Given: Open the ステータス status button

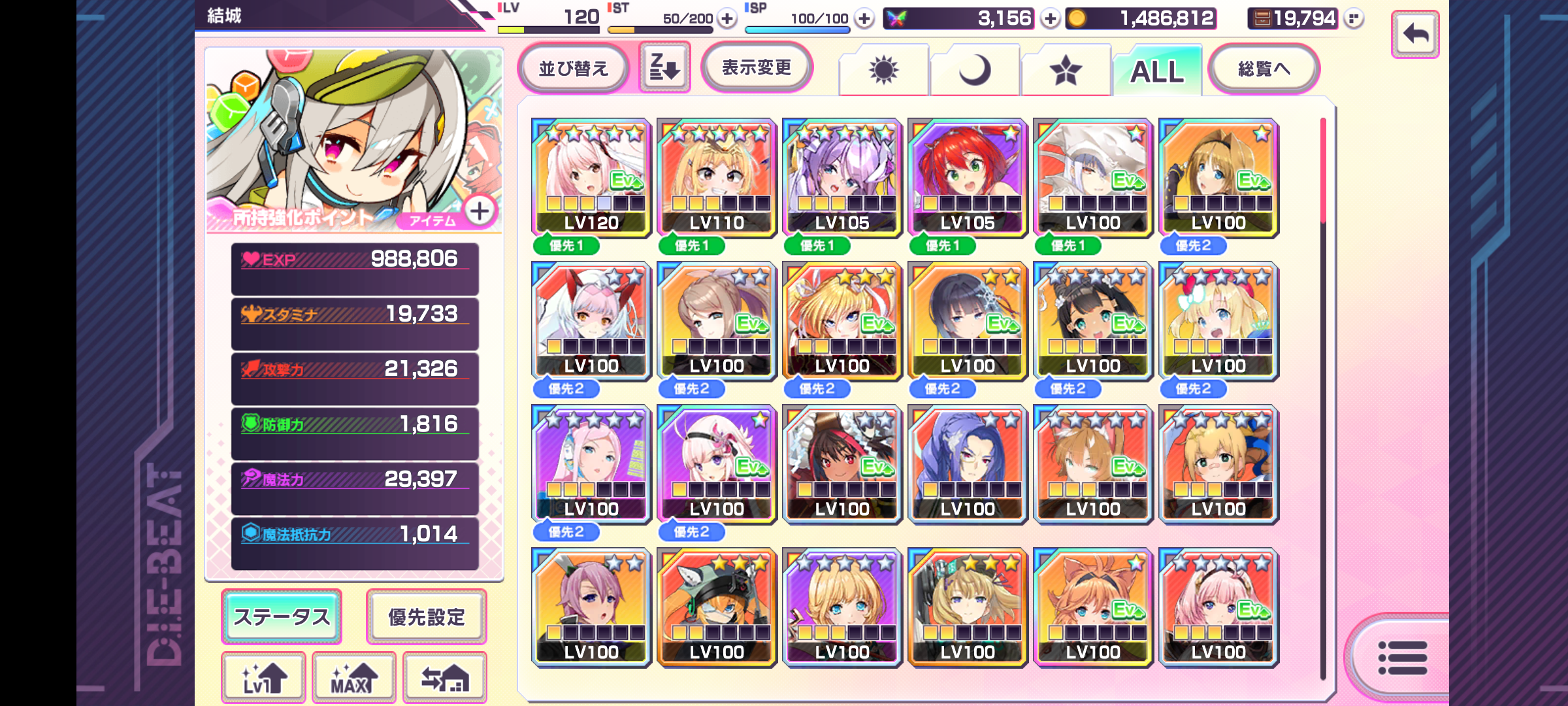Looking at the screenshot, I should coord(282,616).
